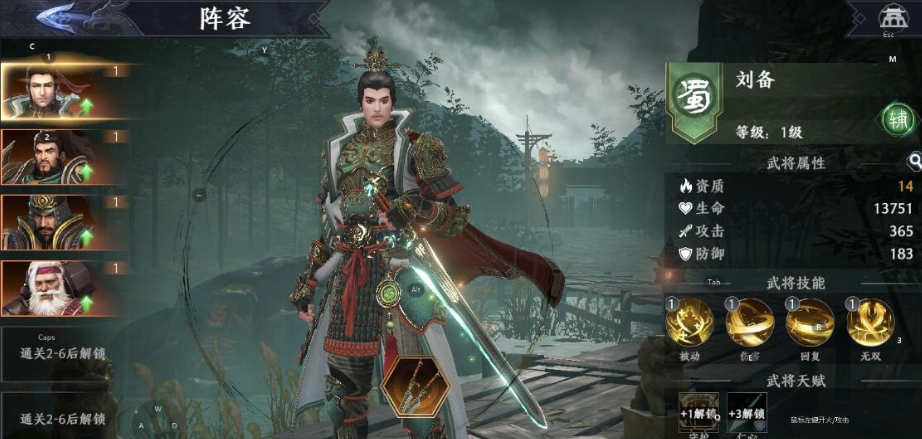
Task: Click the green 辅 support role badge
Action: pos(896,118)
